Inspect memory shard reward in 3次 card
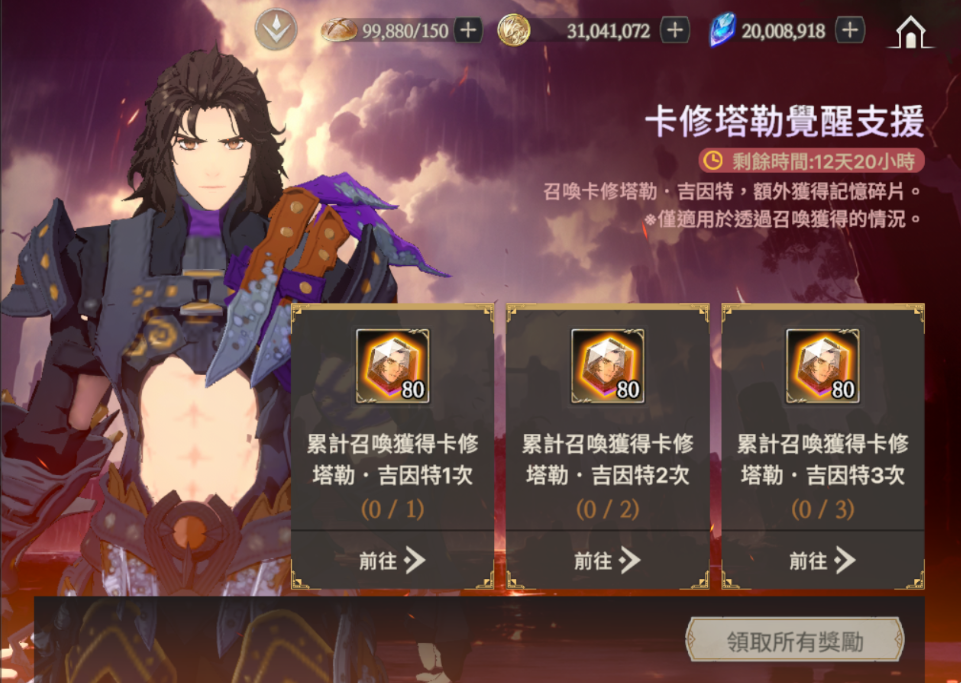961x683 pixels. [822, 366]
